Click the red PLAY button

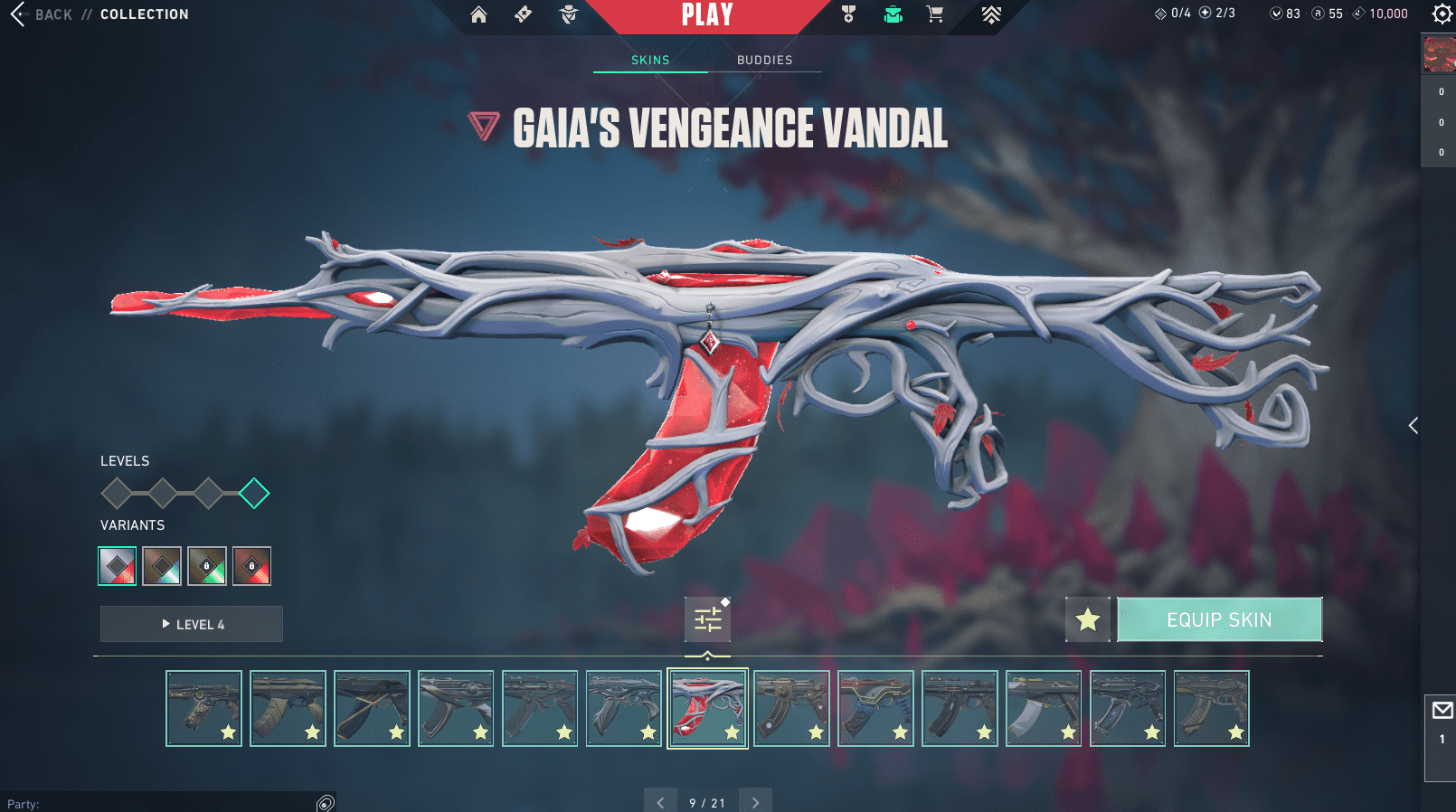[707, 15]
